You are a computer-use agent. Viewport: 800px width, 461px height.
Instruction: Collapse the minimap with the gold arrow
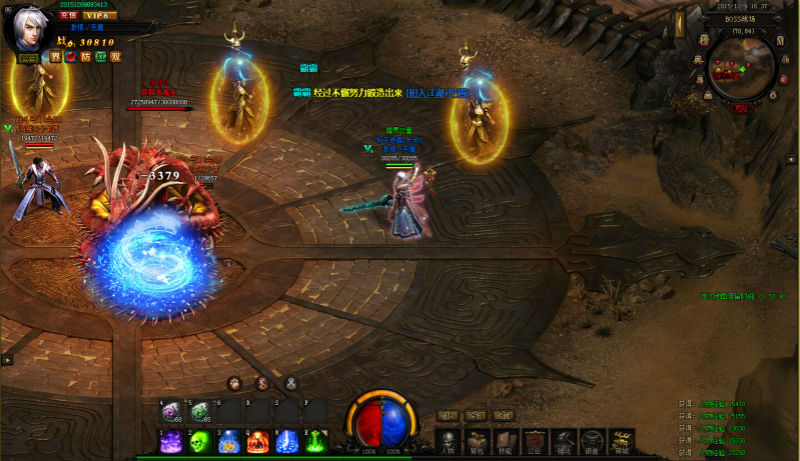tap(679, 22)
